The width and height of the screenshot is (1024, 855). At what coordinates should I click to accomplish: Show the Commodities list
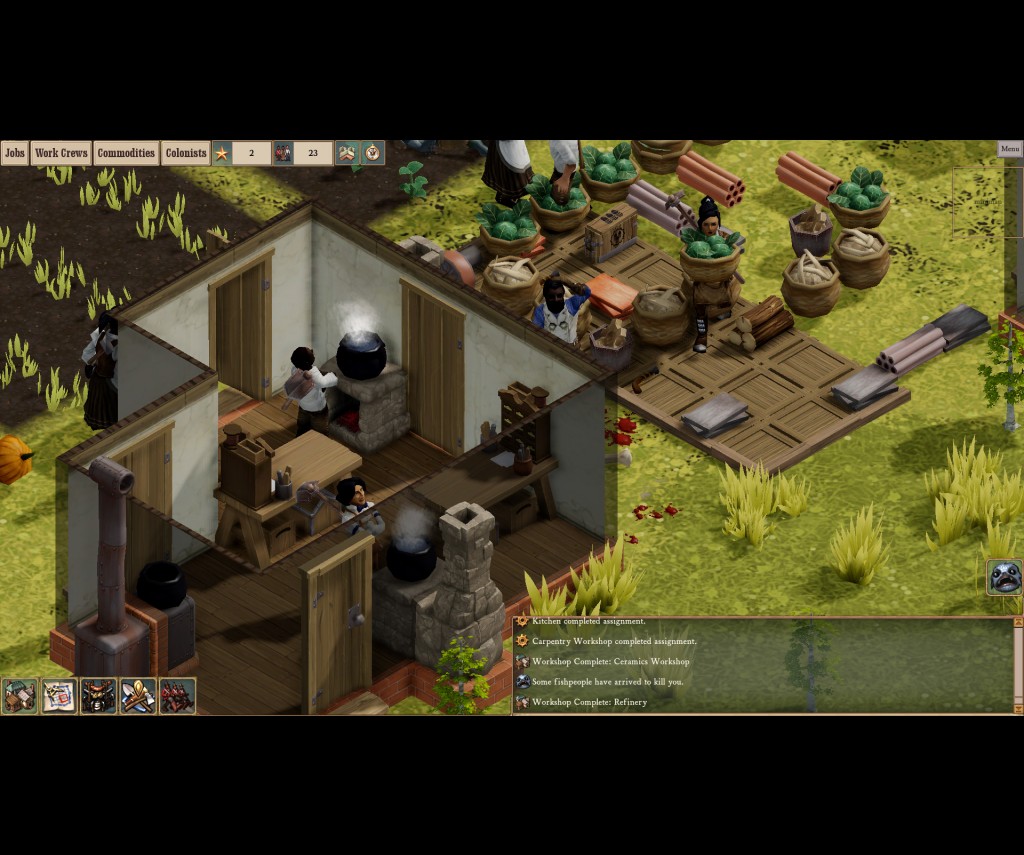point(126,153)
